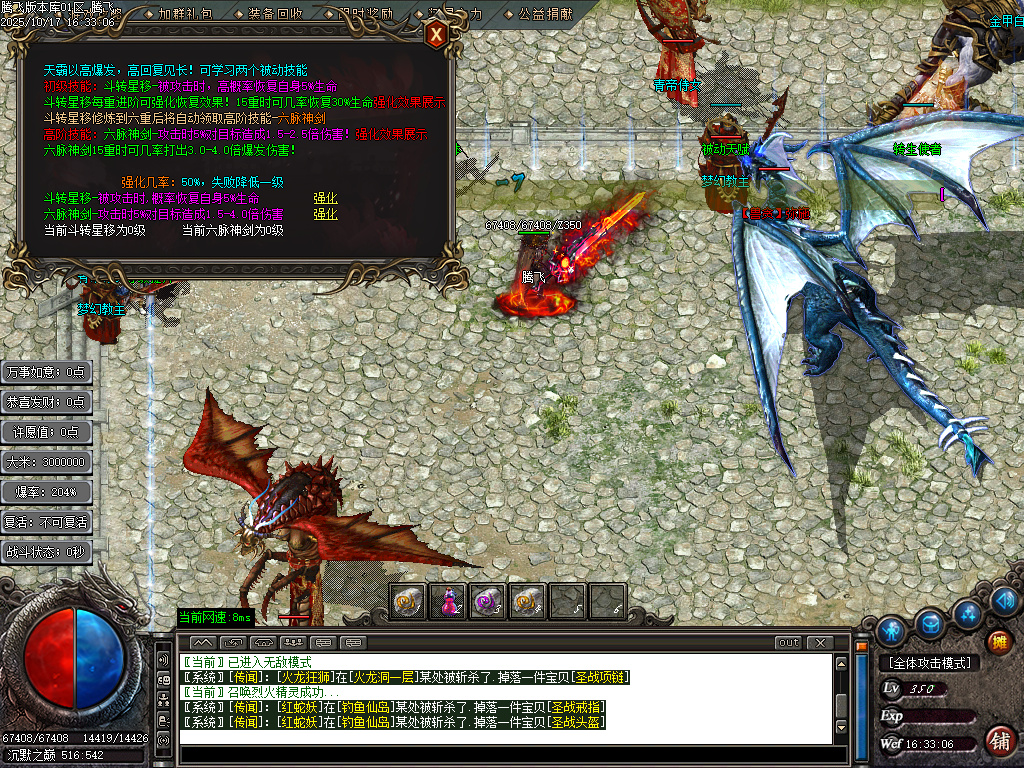Image resolution: width=1024 pixels, height=768 pixels.
Task: Close the chat window with its X
Action: tap(820, 642)
